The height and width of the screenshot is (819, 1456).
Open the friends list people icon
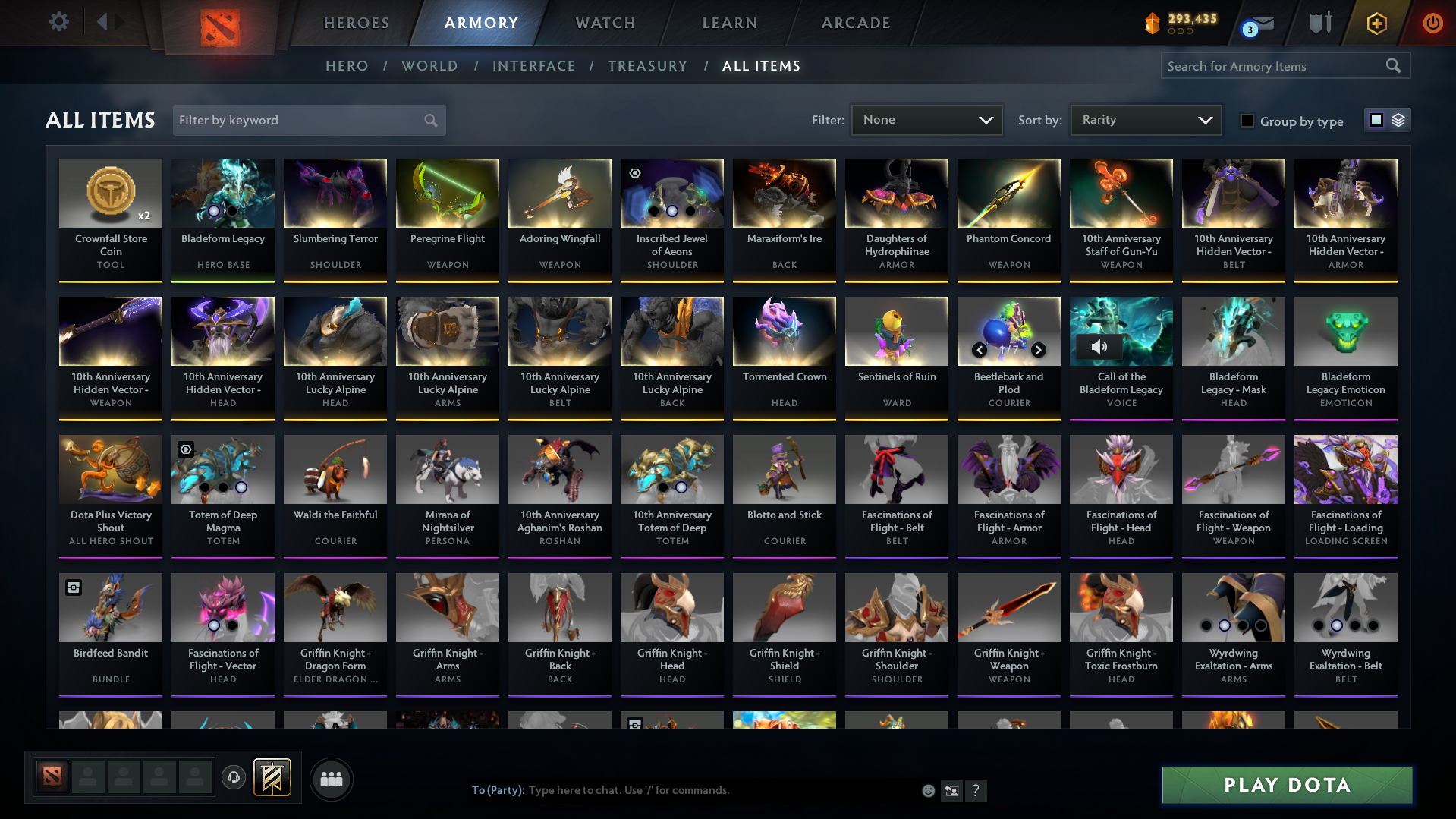point(332,779)
